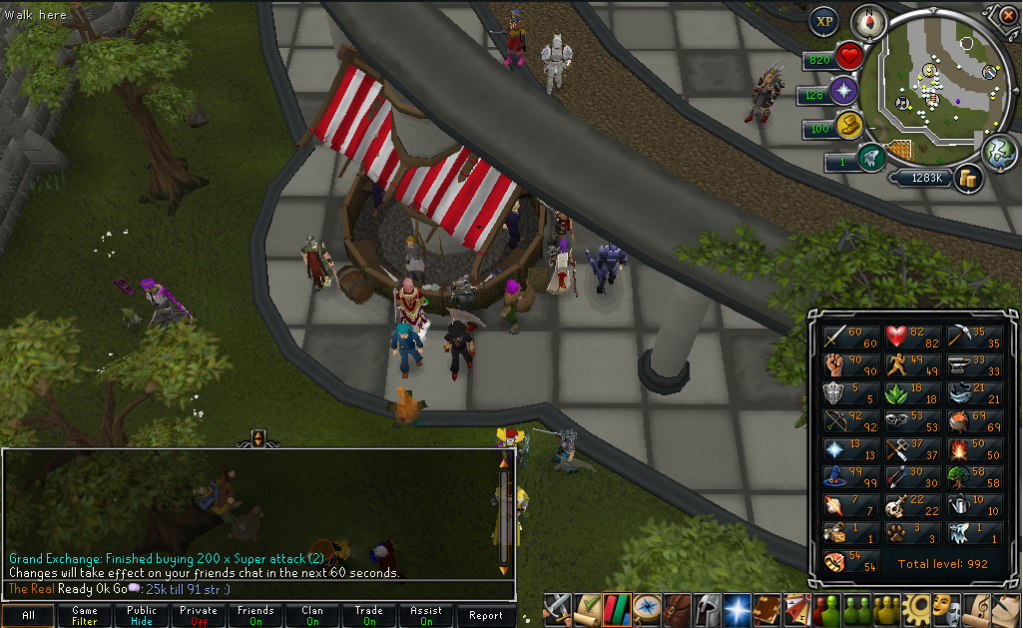Open the gear settings tab
Screen dimensions: 1023x628
click(x=915, y=608)
